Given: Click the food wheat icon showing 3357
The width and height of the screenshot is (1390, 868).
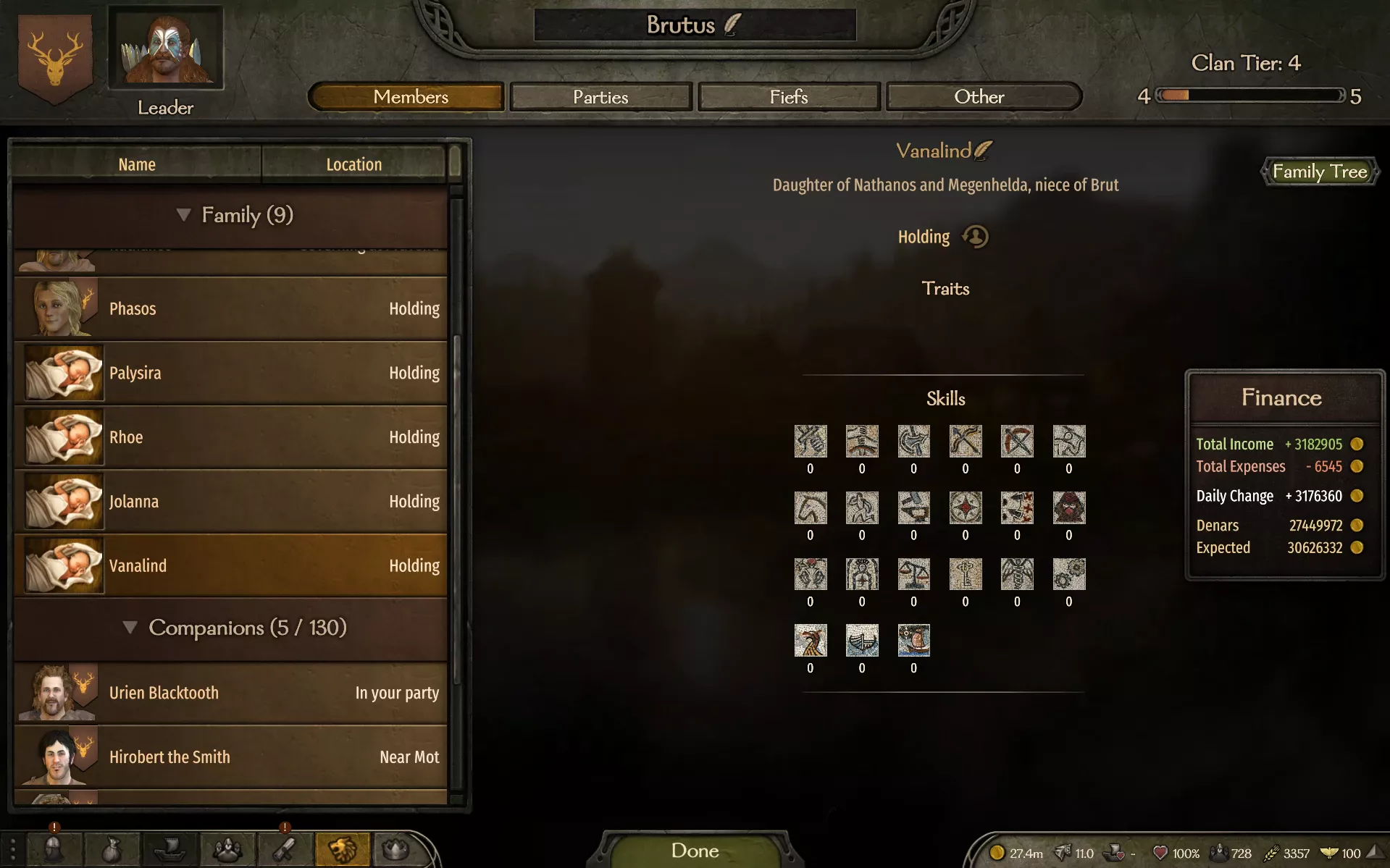Looking at the screenshot, I should (x=1272, y=853).
